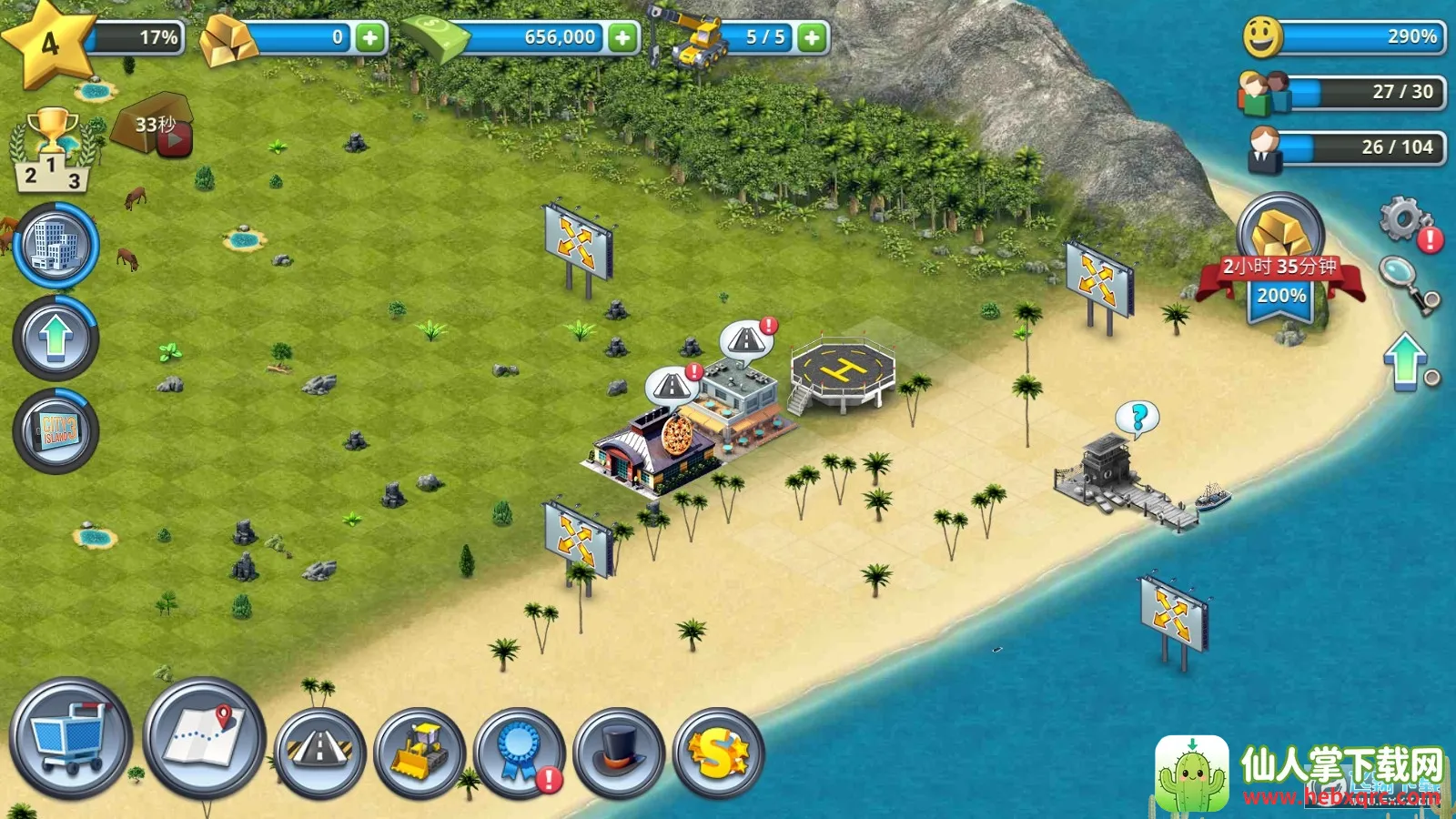The image size is (1456, 819).
Task: Add more cranes with plus button
Action: tap(812, 38)
